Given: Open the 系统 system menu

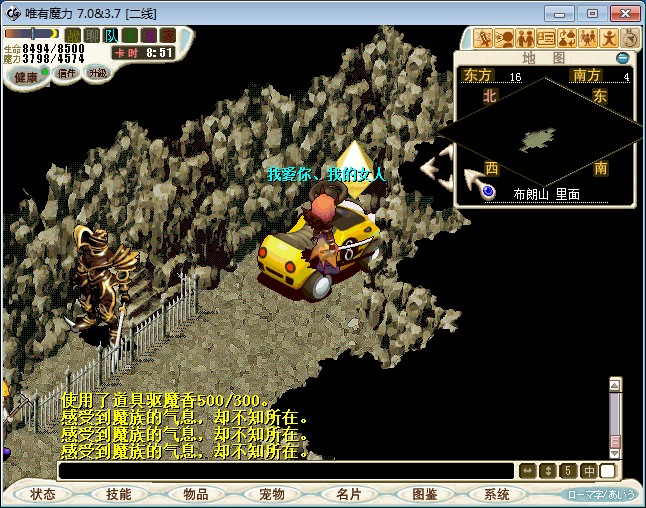Looking at the screenshot, I should pyautogui.click(x=497, y=494).
